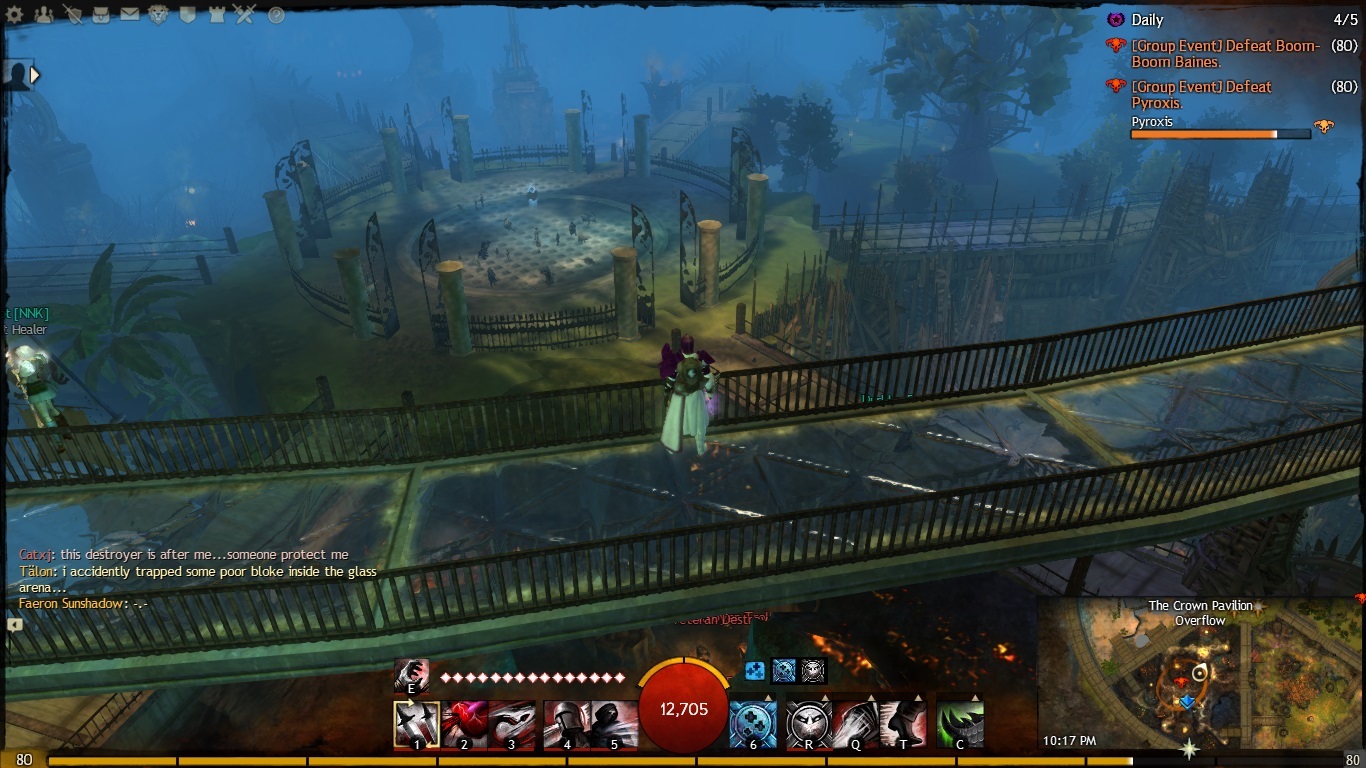This screenshot has height=768, width=1366.
Task: Open the inventory bag icon
Action: click(x=101, y=15)
